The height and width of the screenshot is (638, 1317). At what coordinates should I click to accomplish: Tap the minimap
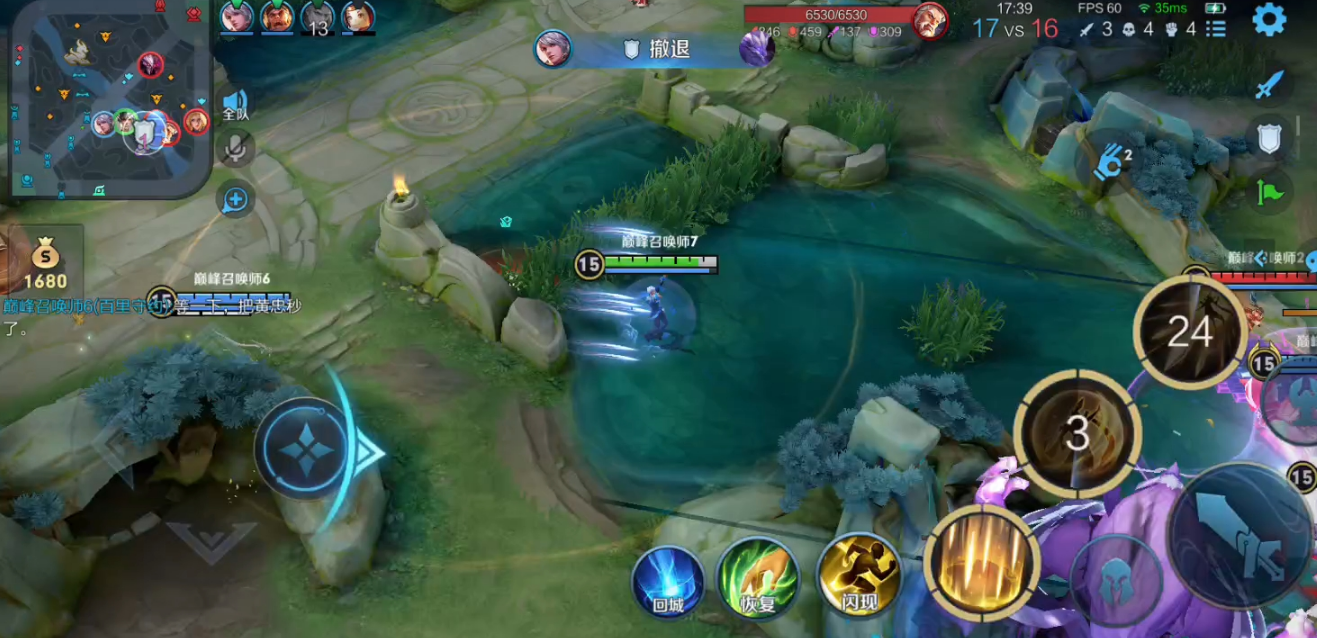pos(108,98)
